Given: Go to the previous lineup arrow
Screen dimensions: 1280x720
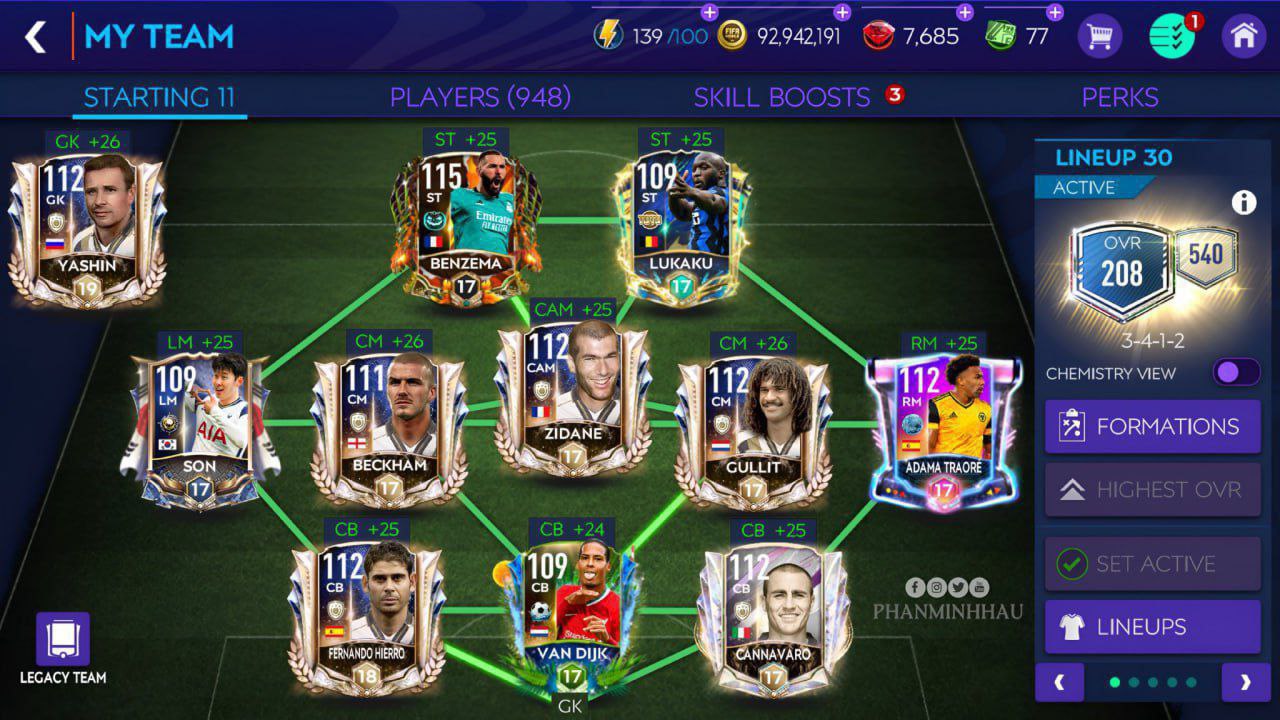Looking at the screenshot, I should [x=1059, y=683].
